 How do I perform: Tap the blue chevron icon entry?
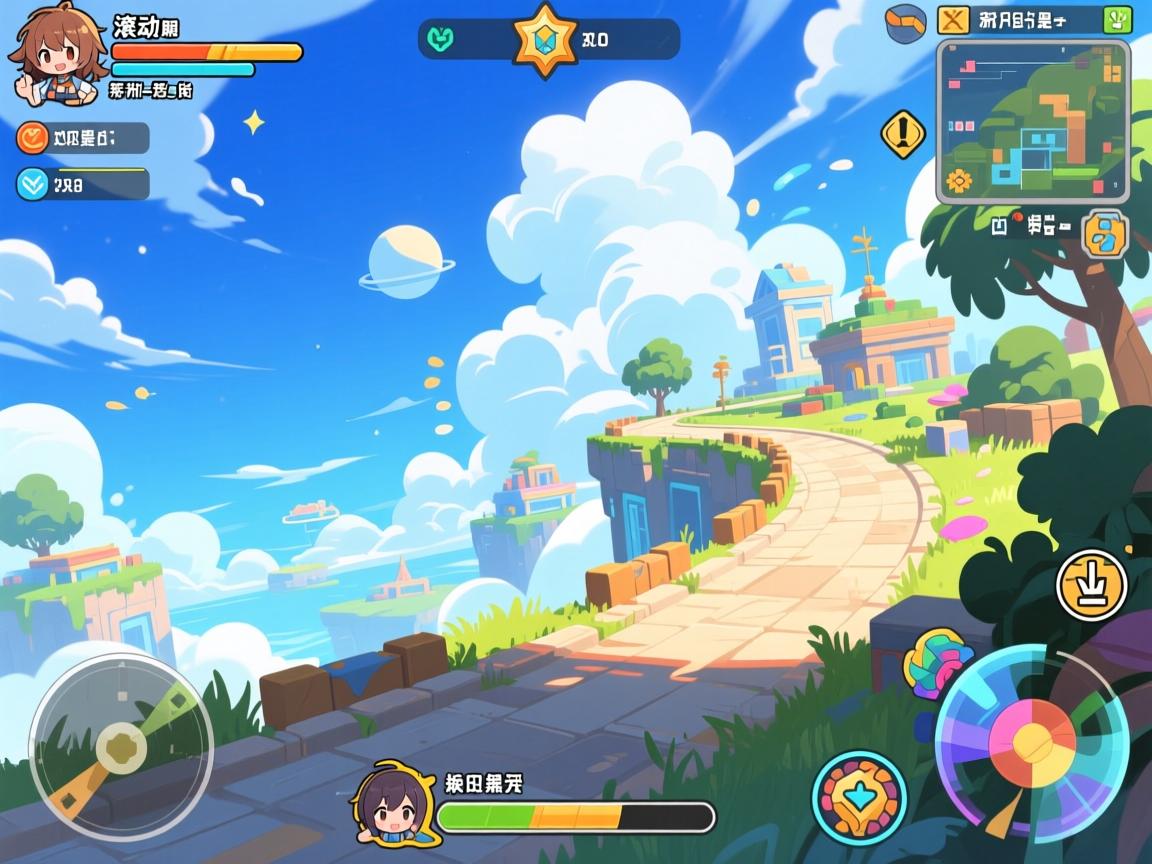click(33, 184)
